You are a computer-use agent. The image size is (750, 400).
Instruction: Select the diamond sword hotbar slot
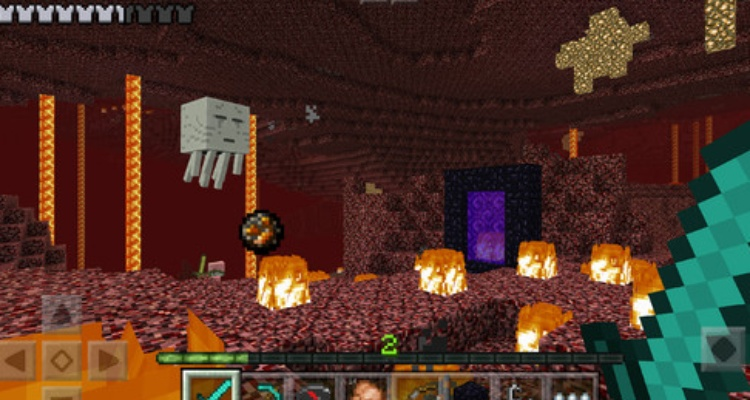[211, 388]
